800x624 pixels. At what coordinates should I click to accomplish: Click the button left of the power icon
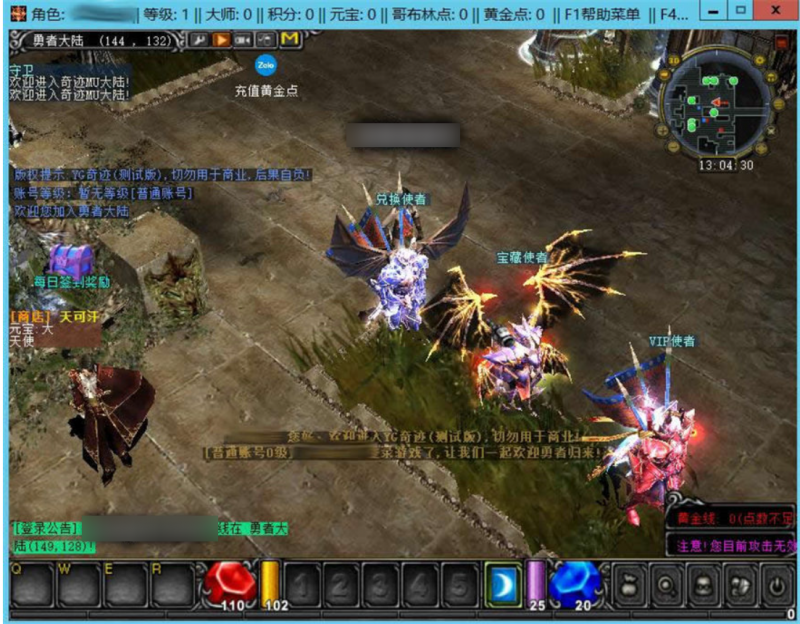[x=739, y=584]
